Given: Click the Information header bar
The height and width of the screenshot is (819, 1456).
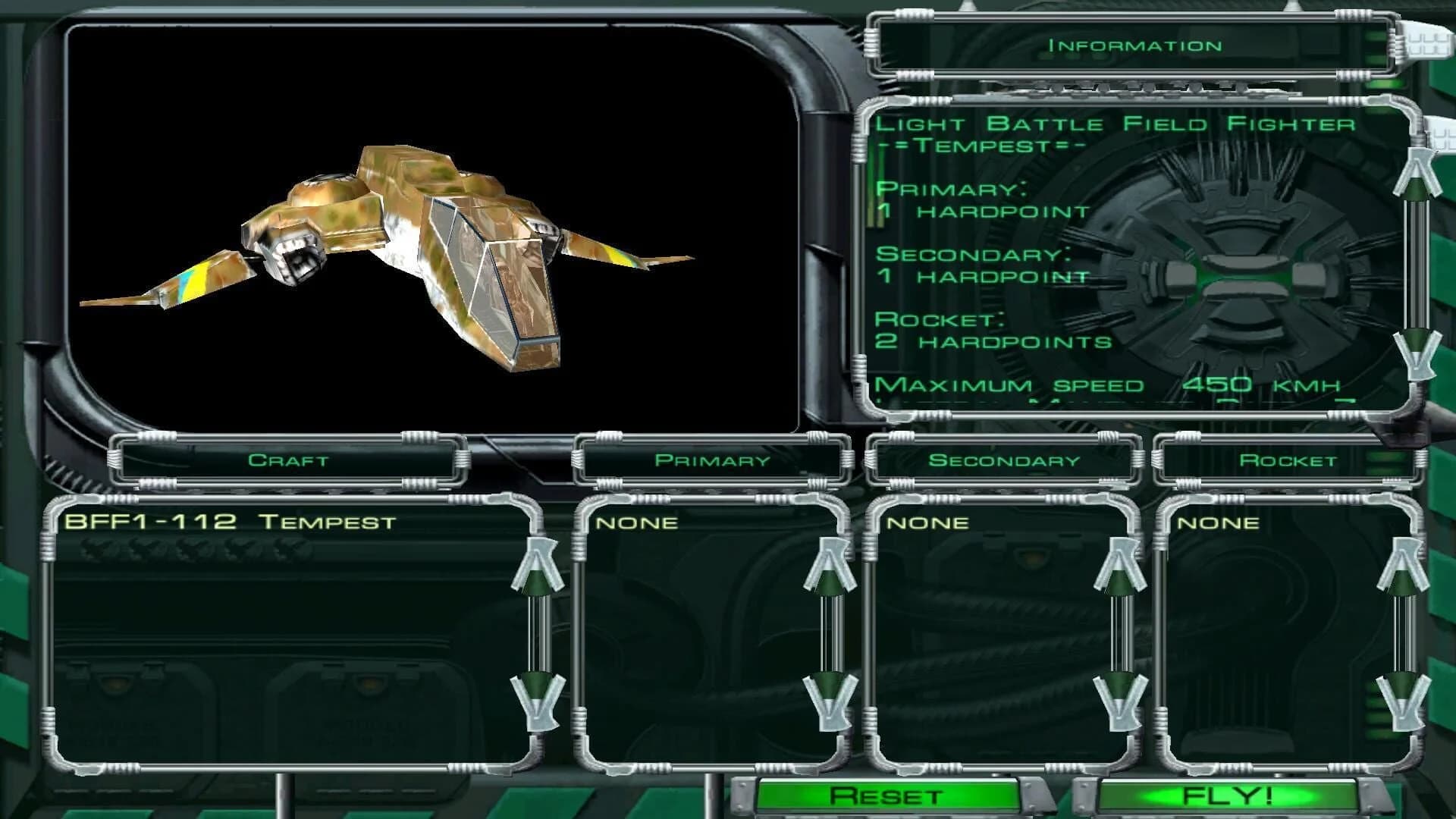Looking at the screenshot, I should [1133, 44].
